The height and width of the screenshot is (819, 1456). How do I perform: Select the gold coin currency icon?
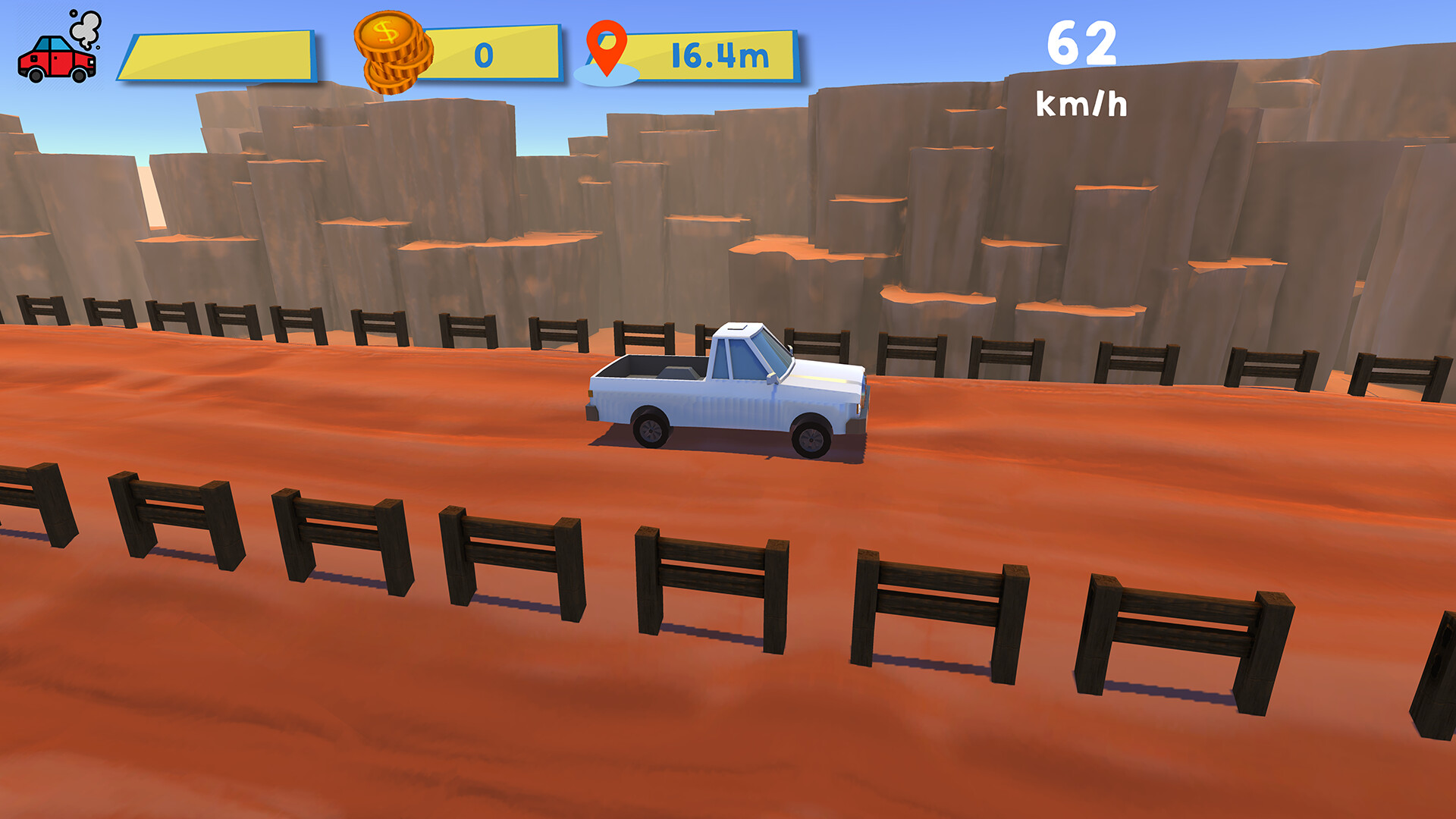pyautogui.click(x=391, y=49)
